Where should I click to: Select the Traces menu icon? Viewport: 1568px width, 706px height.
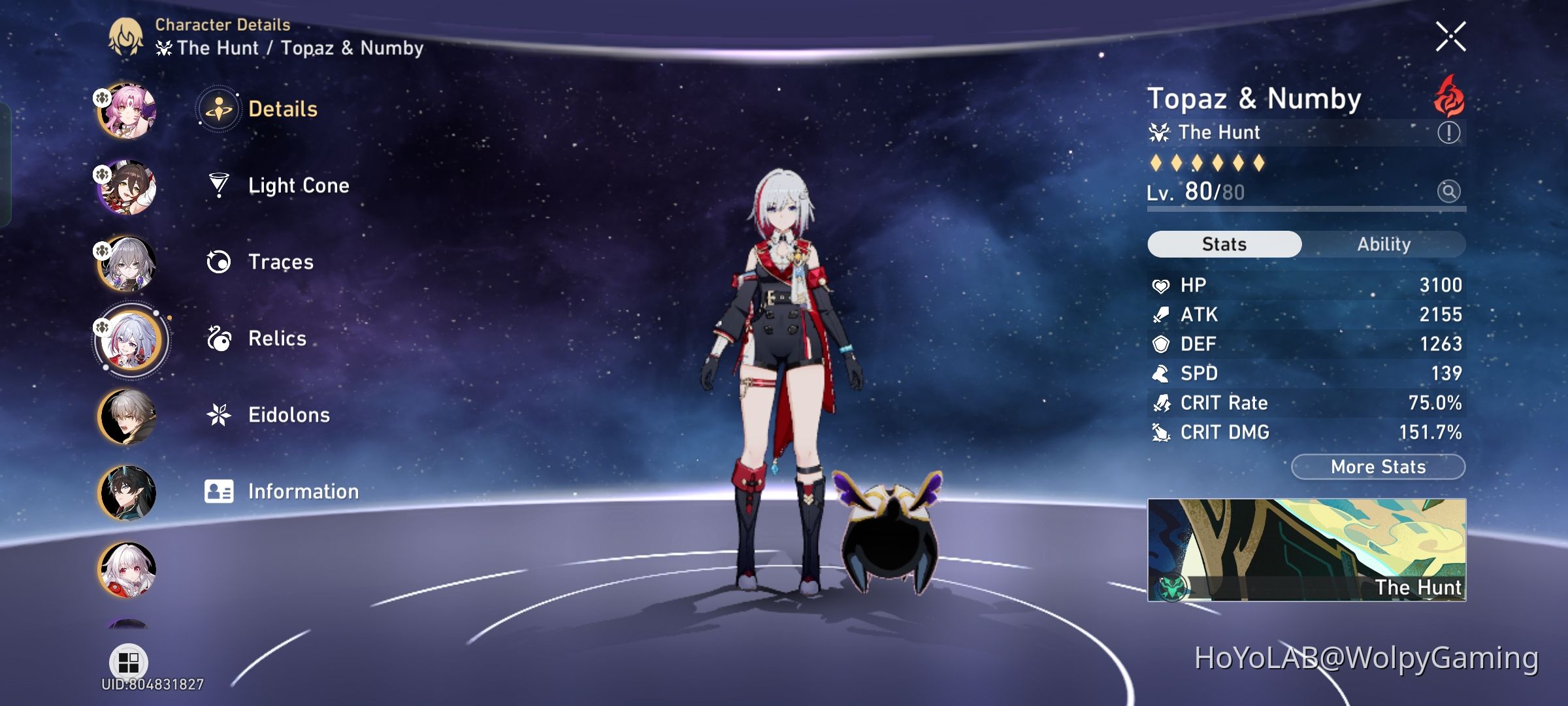click(x=221, y=261)
